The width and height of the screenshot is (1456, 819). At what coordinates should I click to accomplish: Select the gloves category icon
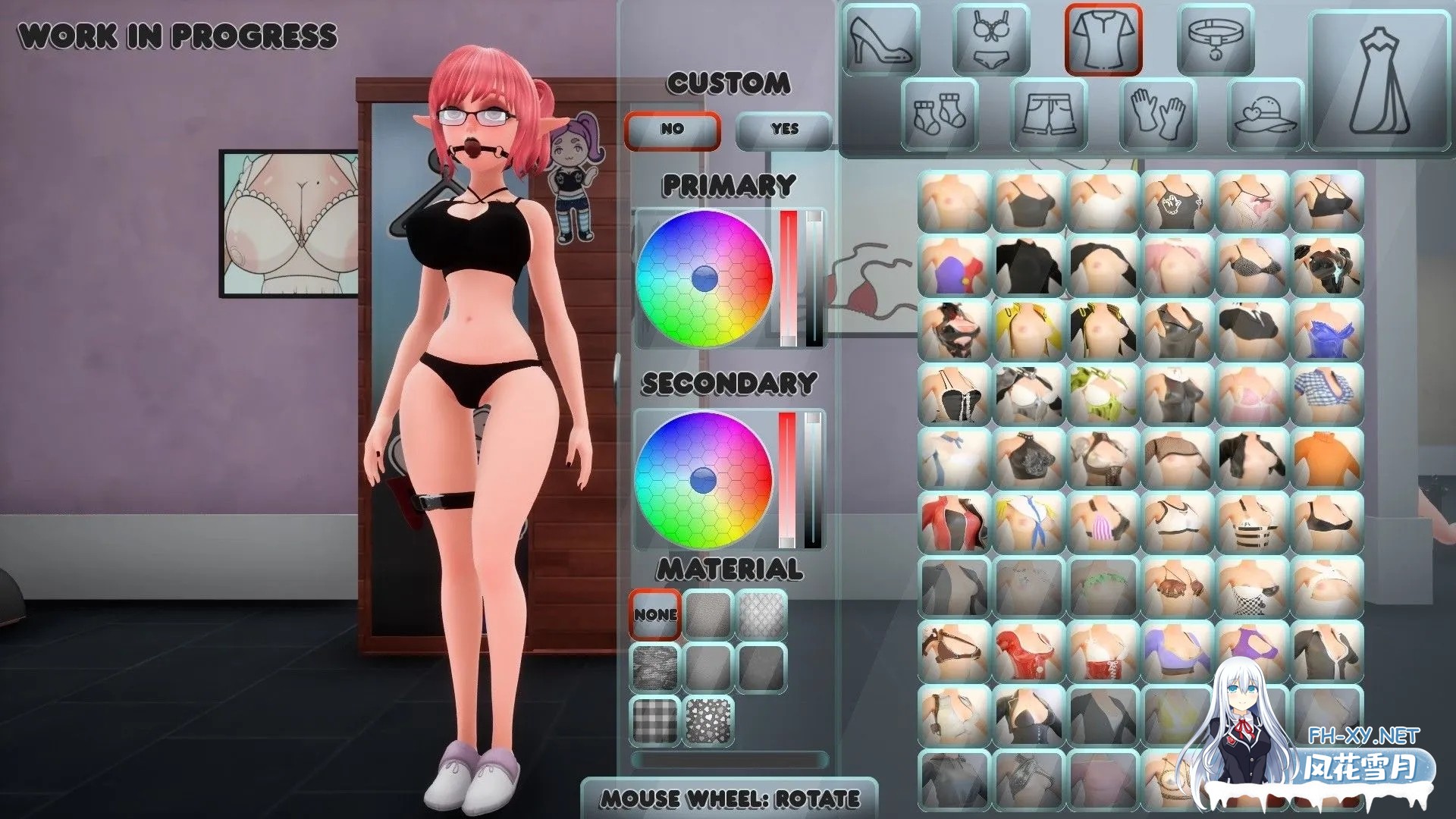[x=1158, y=114]
